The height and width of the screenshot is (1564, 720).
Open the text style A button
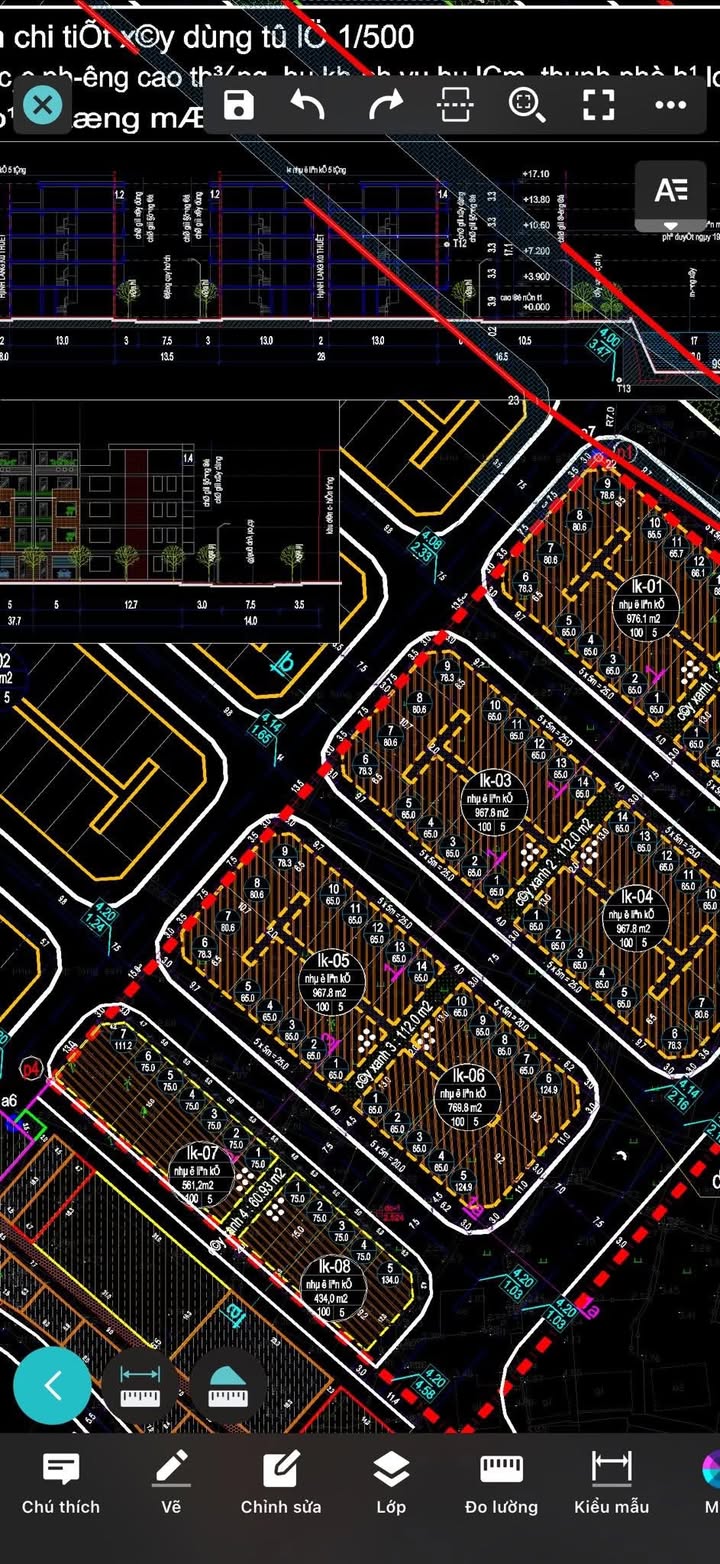(671, 191)
